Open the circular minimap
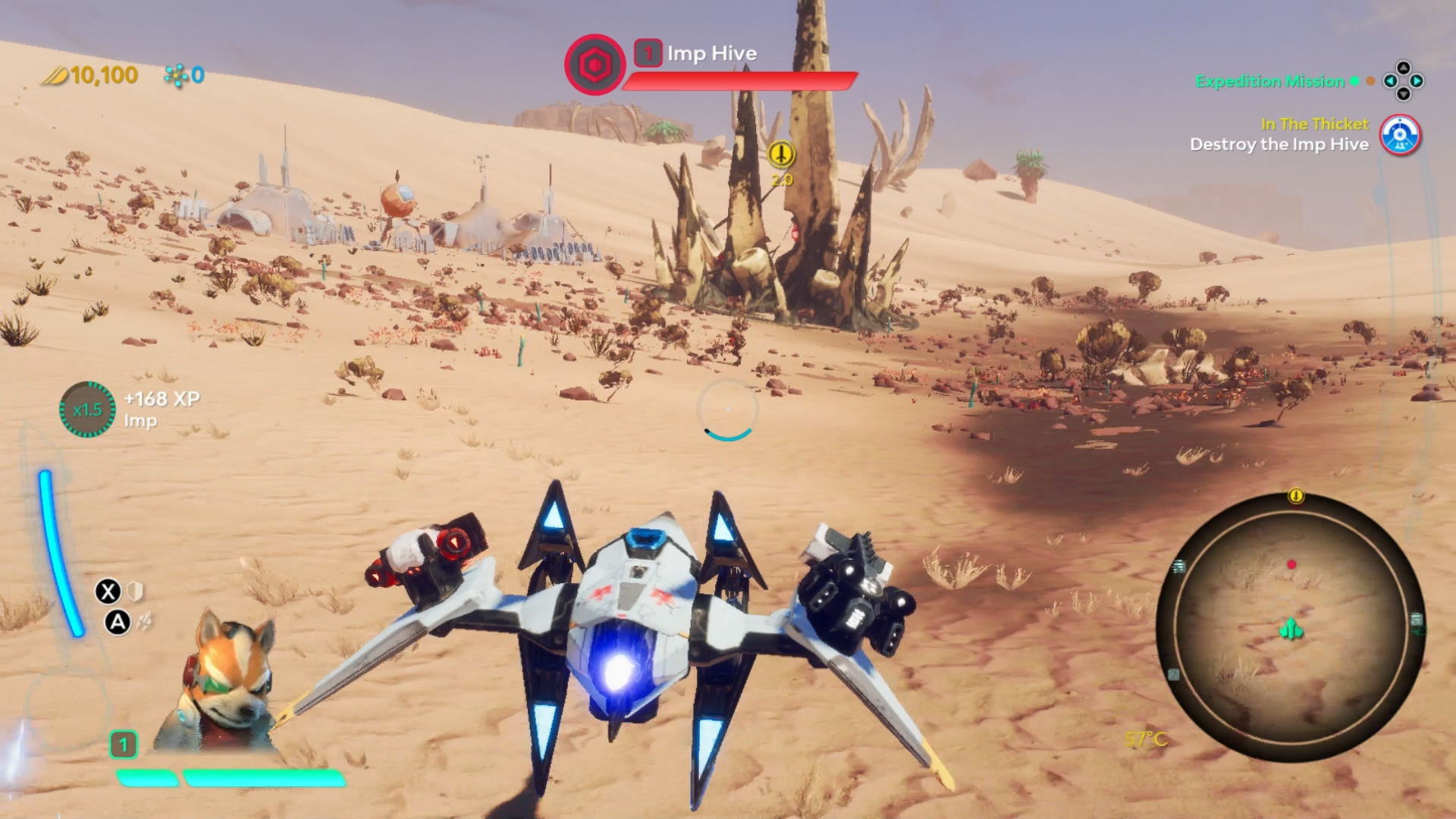Viewport: 1456px width, 819px height. tap(1291, 626)
